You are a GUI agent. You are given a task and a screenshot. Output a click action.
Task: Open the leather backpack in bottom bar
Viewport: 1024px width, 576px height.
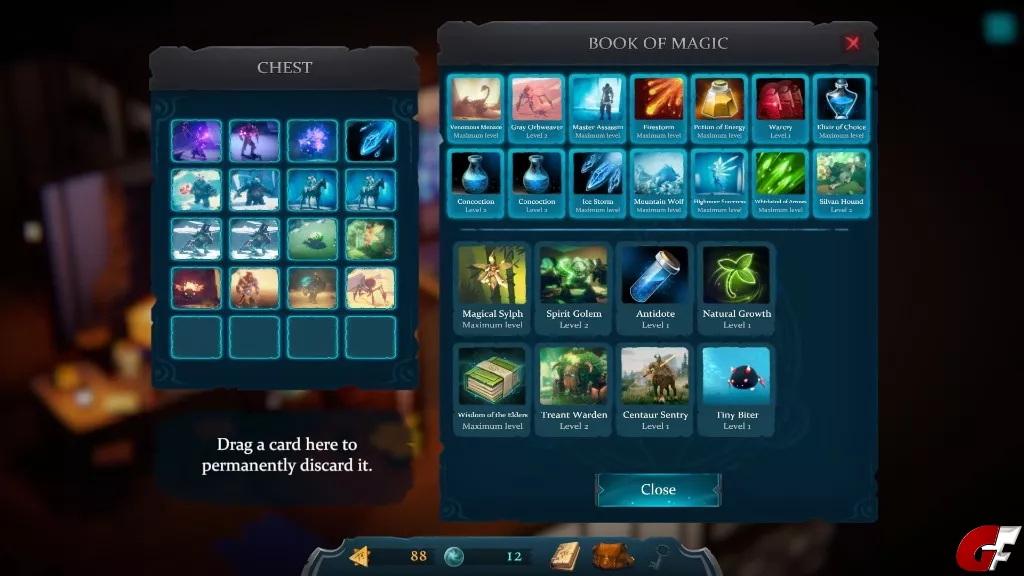(613, 555)
